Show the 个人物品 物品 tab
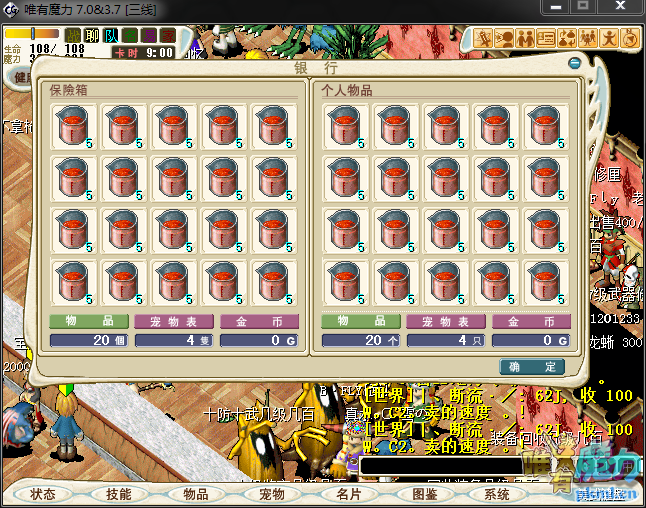The width and height of the screenshot is (646, 508). [x=360, y=322]
